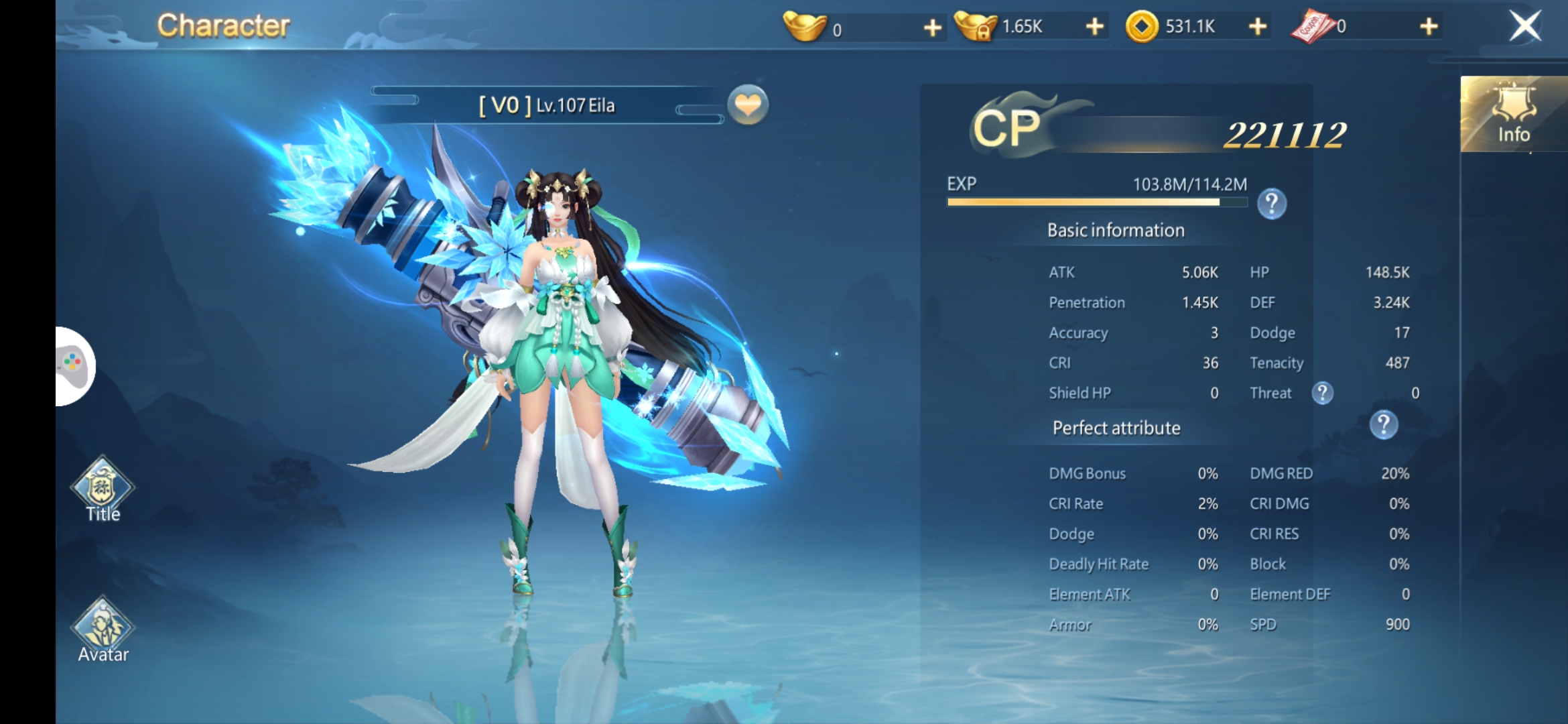Open Perfect attribute help
This screenshot has width=1568, height=724.
point(1383,425)
